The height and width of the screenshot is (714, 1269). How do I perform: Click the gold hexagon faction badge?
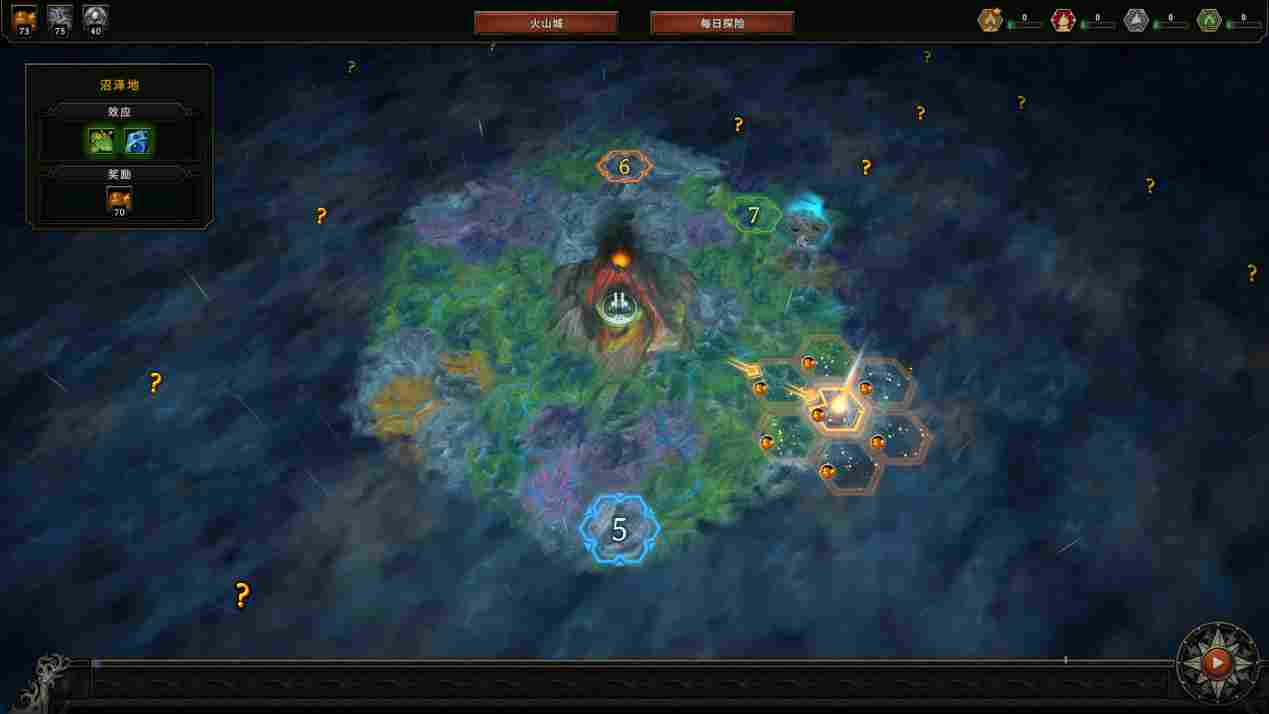pos(990,20)
